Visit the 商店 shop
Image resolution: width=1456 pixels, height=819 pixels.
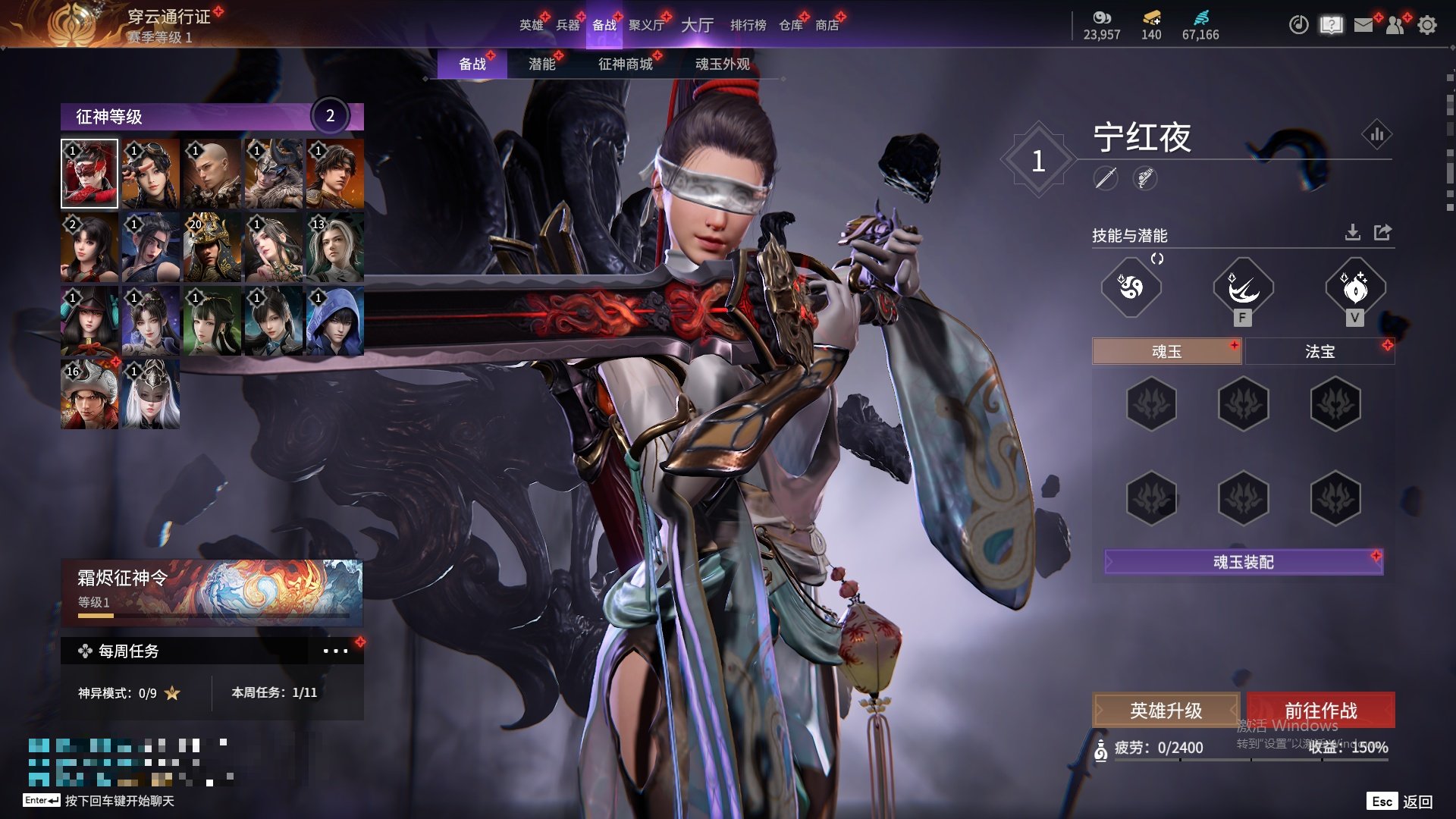coord(827,25)
